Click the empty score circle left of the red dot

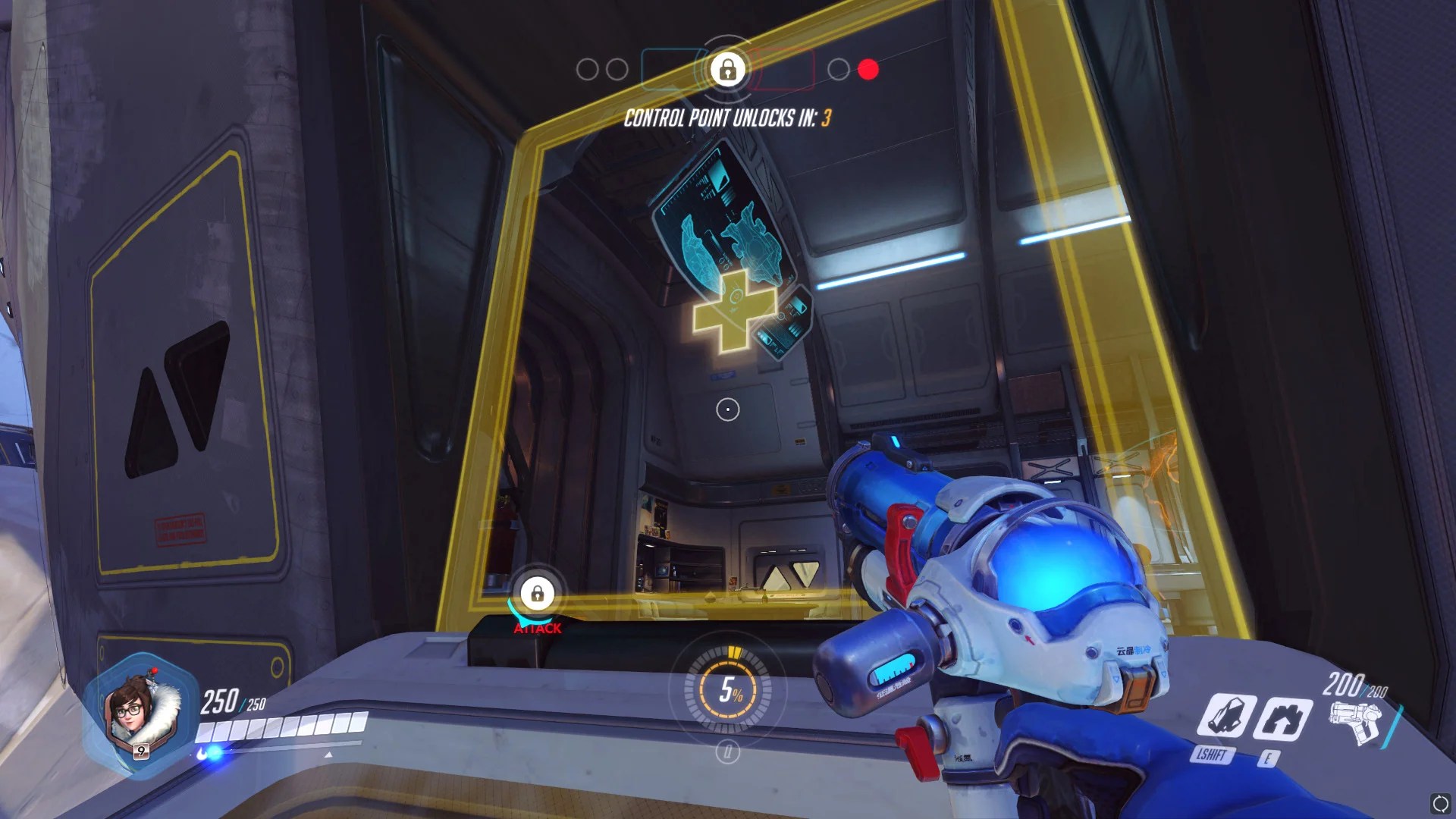tap(839, 69)
